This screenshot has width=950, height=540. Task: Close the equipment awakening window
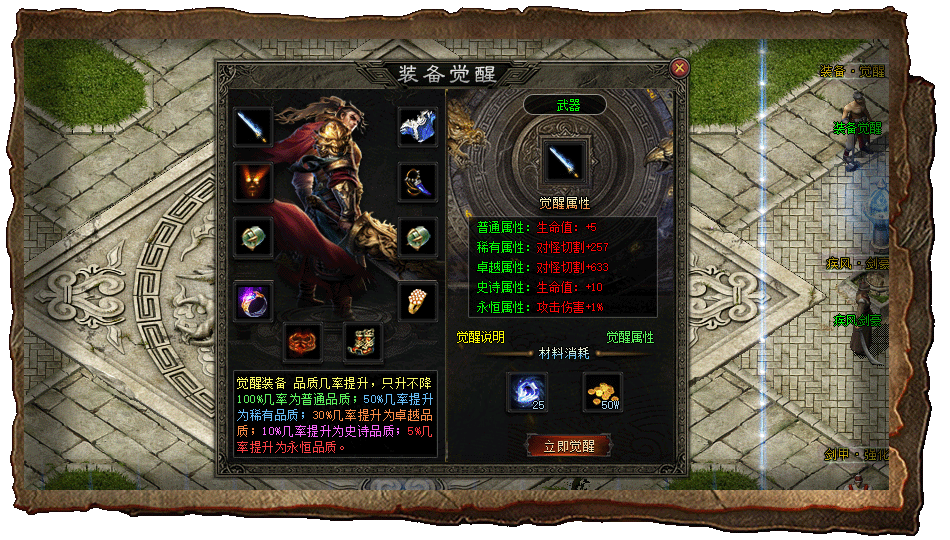[x=679, y=68]
